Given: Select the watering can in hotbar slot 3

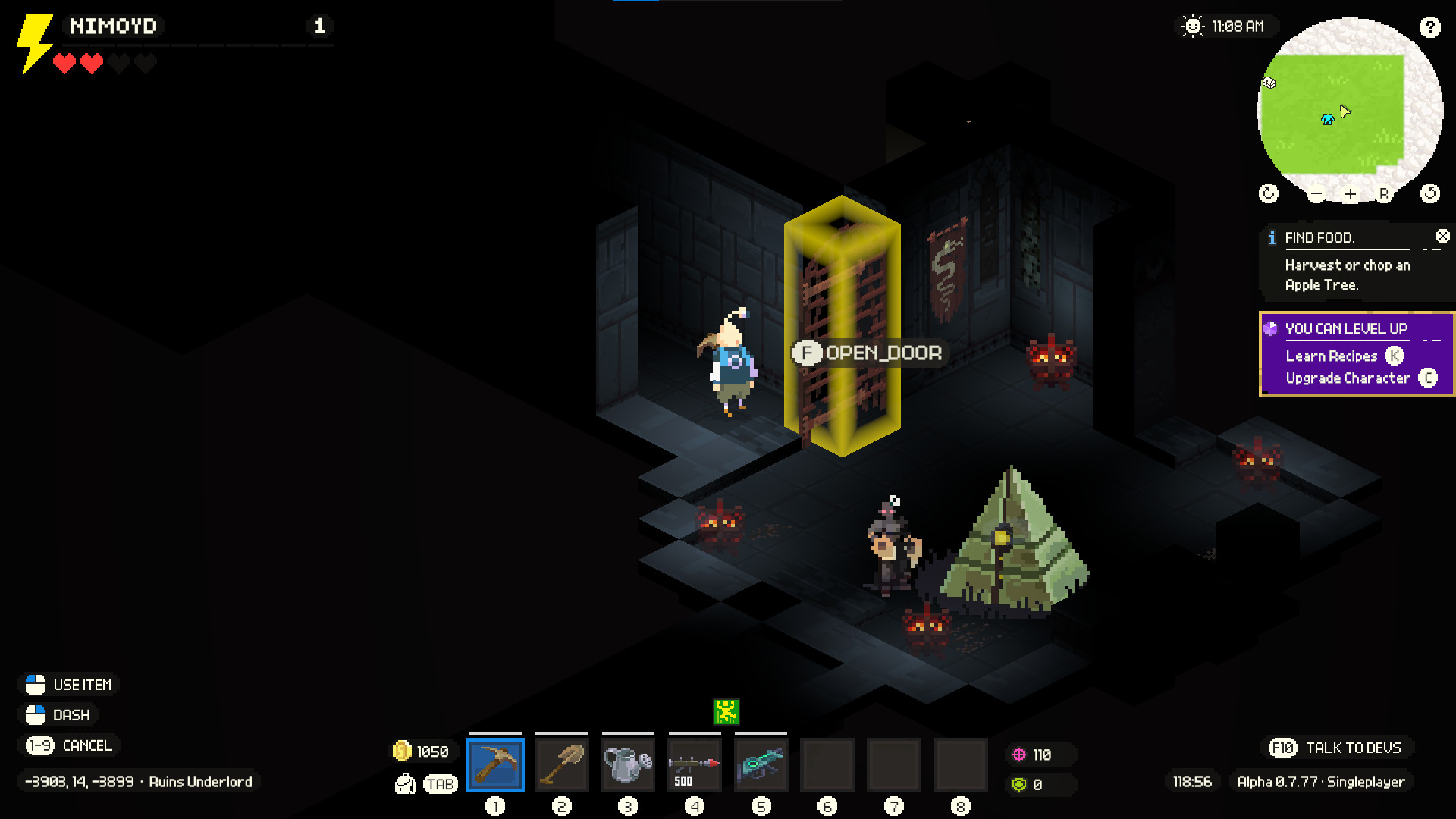Looking at the screenshot, I should [x=628, y=764].
